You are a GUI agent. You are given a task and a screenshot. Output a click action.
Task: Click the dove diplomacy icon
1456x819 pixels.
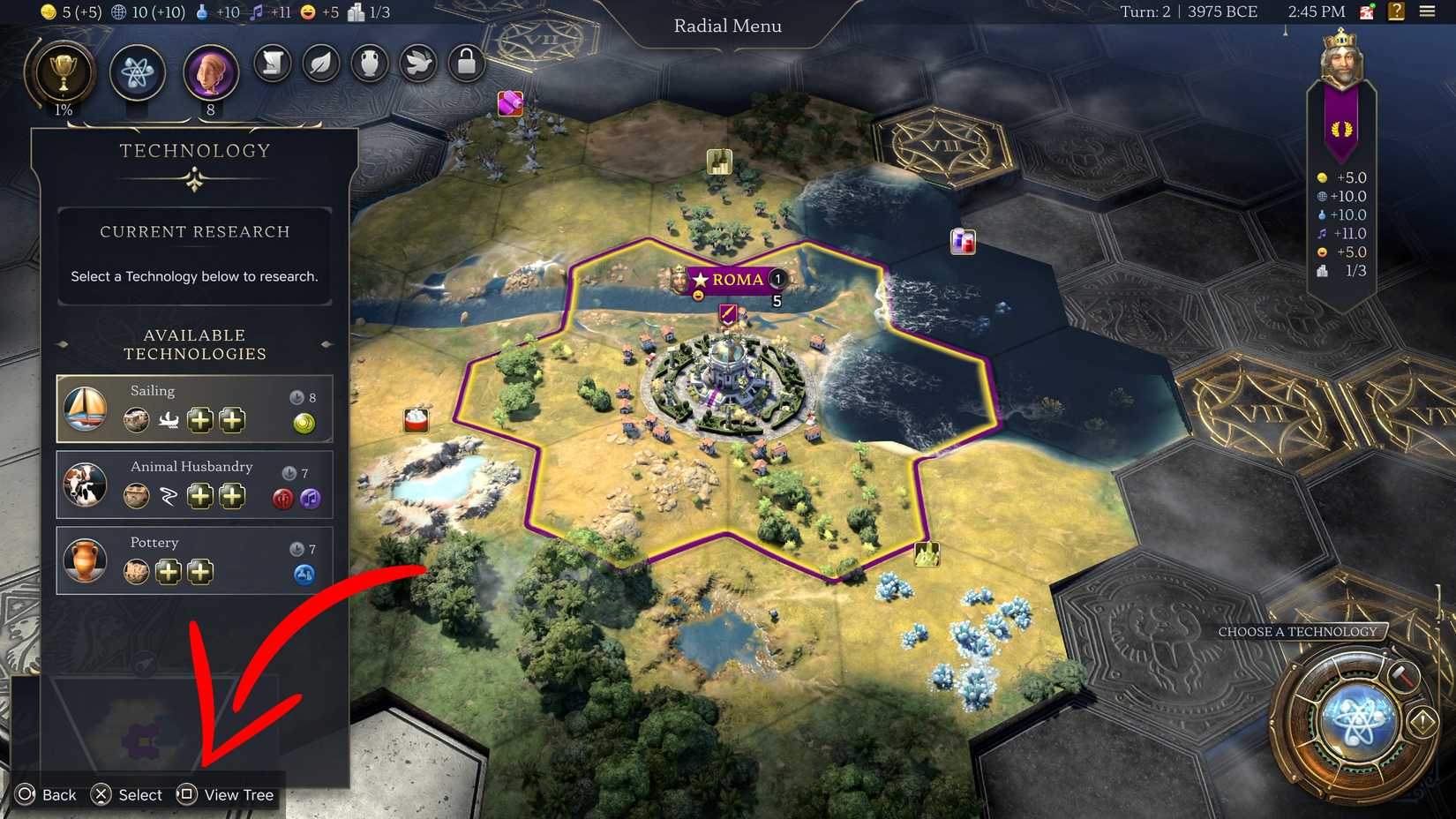point(417,64)
